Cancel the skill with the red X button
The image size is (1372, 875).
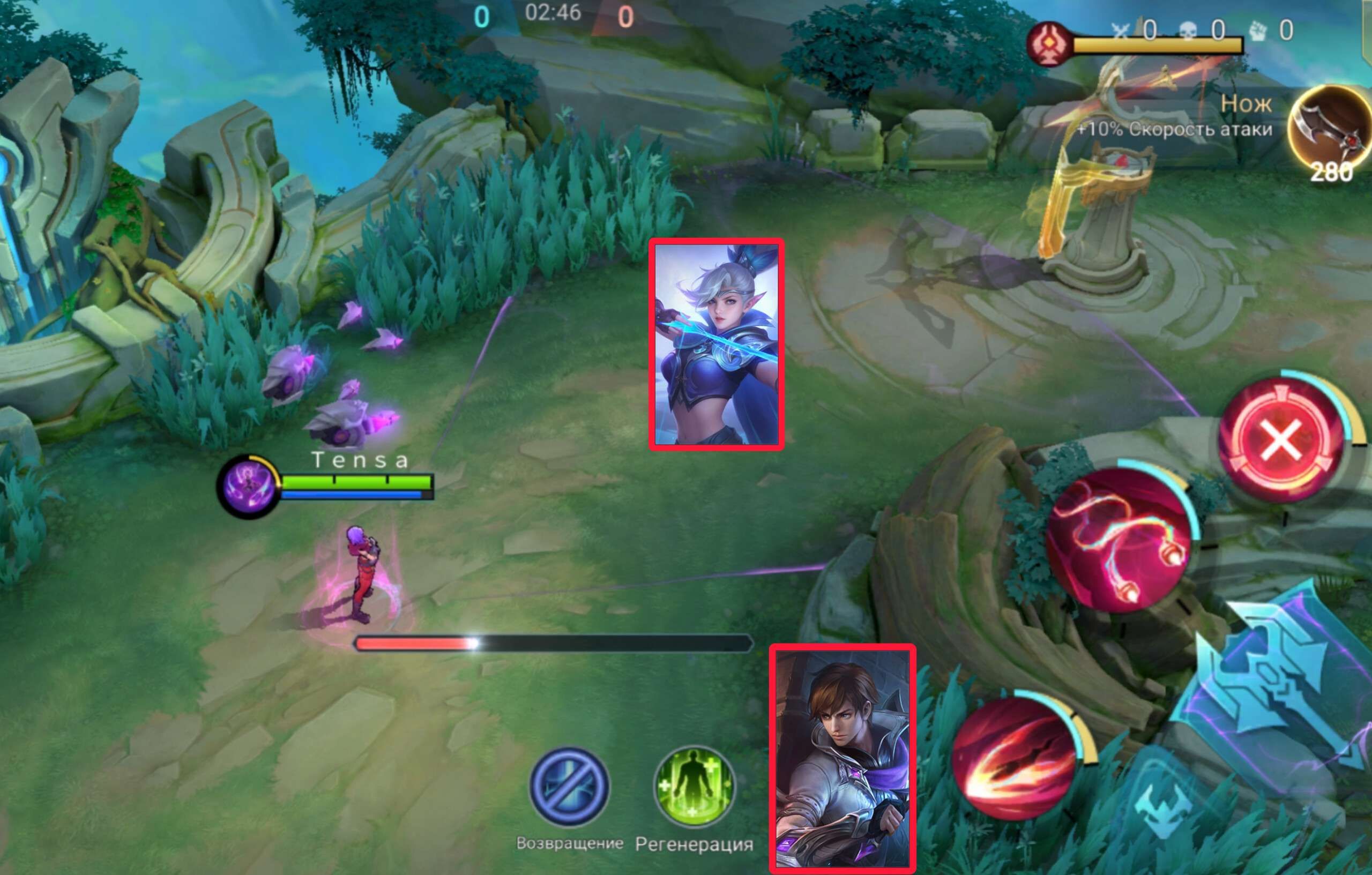(1281, 439)
